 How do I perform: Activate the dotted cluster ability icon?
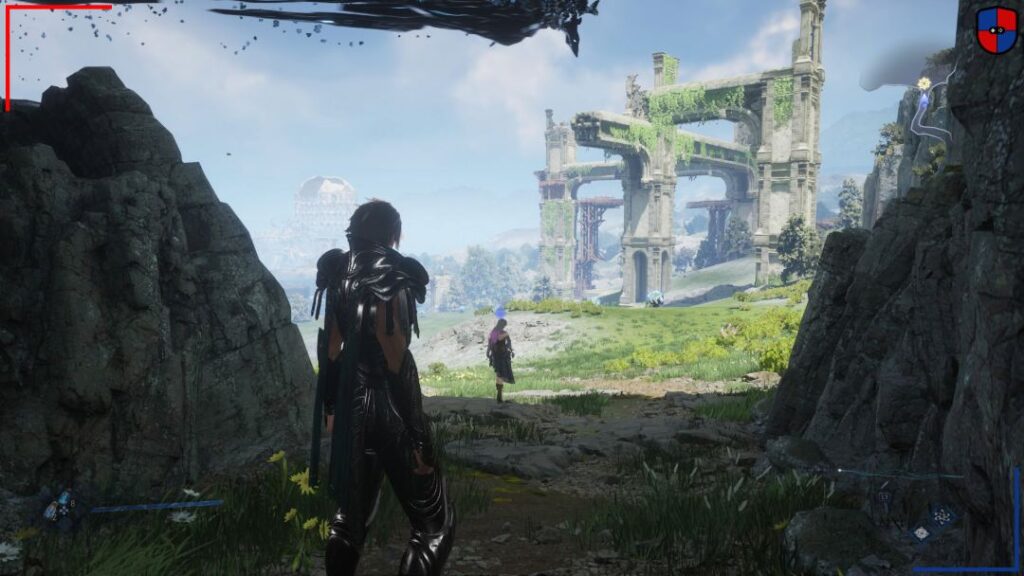940,516
